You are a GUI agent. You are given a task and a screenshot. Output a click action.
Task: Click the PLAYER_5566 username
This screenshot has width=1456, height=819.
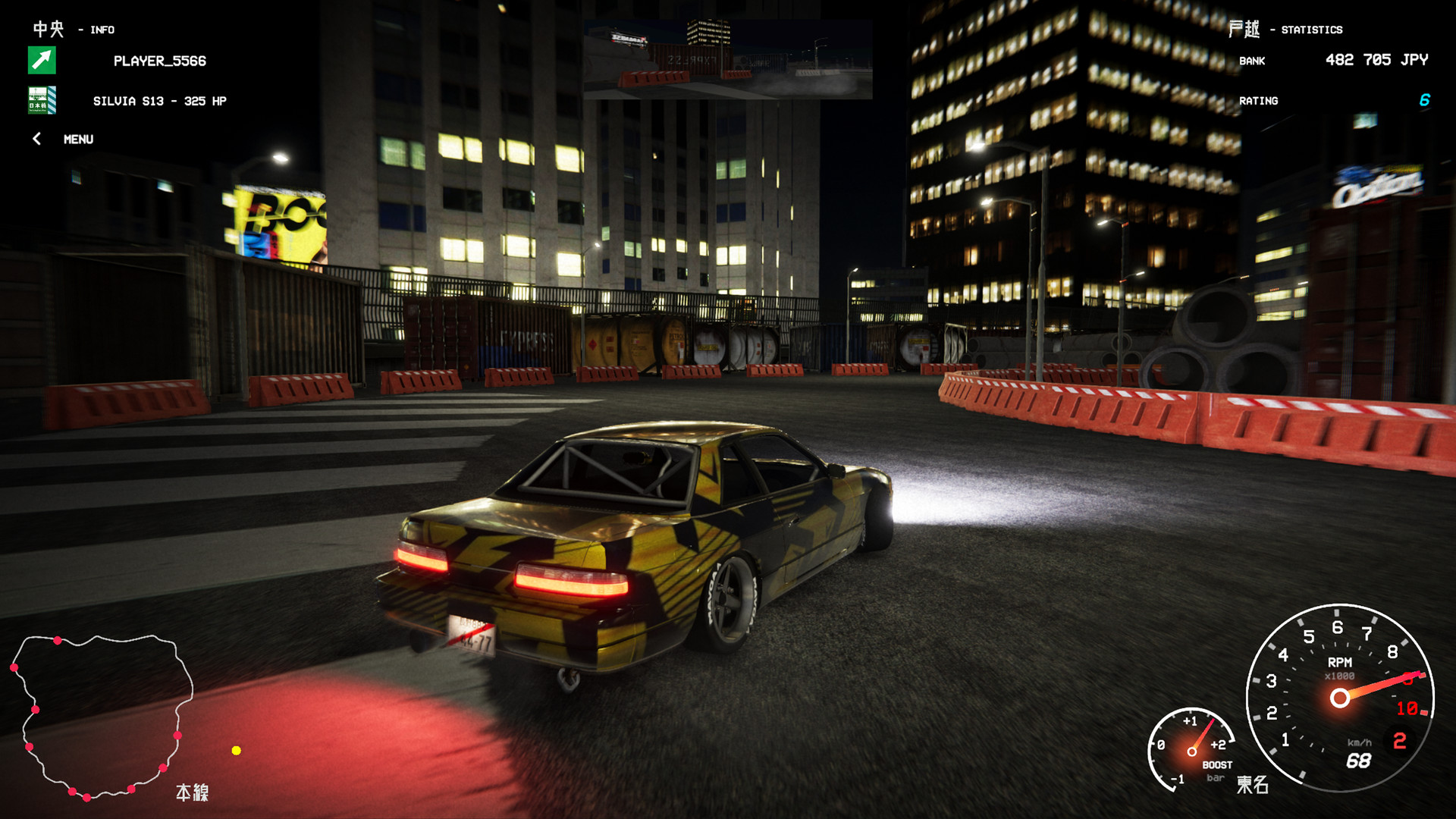[158, 61]
